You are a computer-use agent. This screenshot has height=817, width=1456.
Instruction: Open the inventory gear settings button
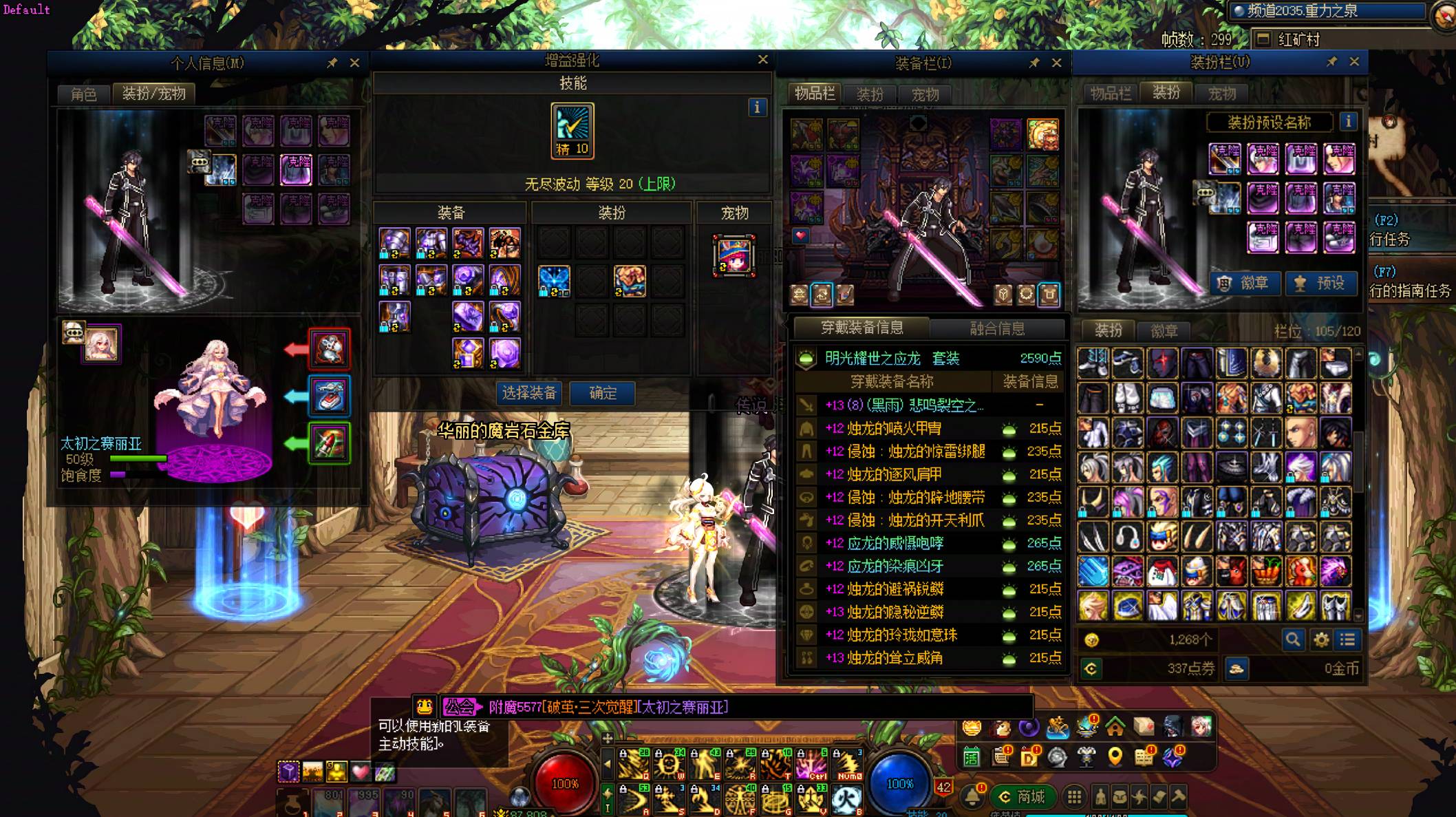coord(1321,640)
